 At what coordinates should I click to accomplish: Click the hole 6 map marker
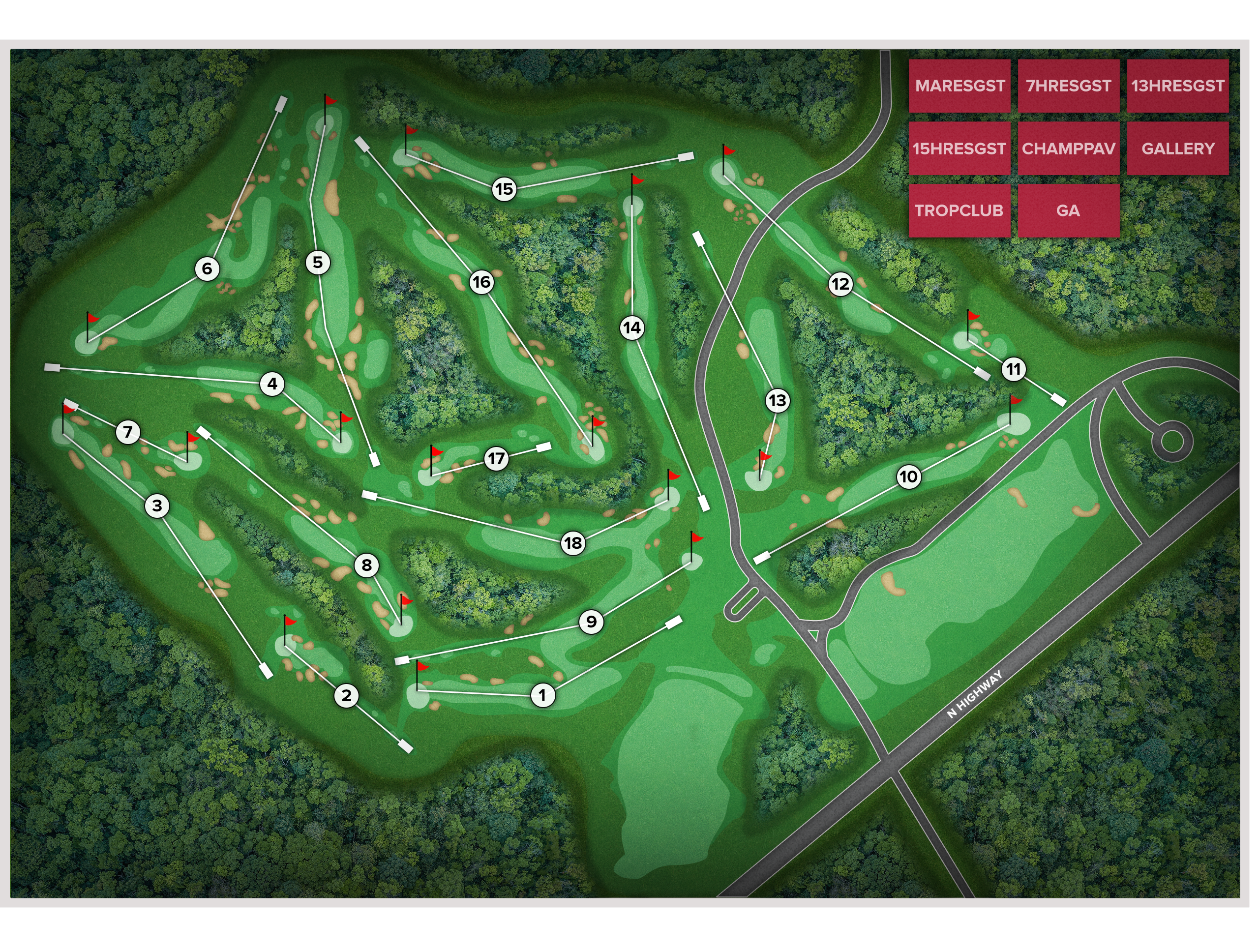click(x=207, y=268)
